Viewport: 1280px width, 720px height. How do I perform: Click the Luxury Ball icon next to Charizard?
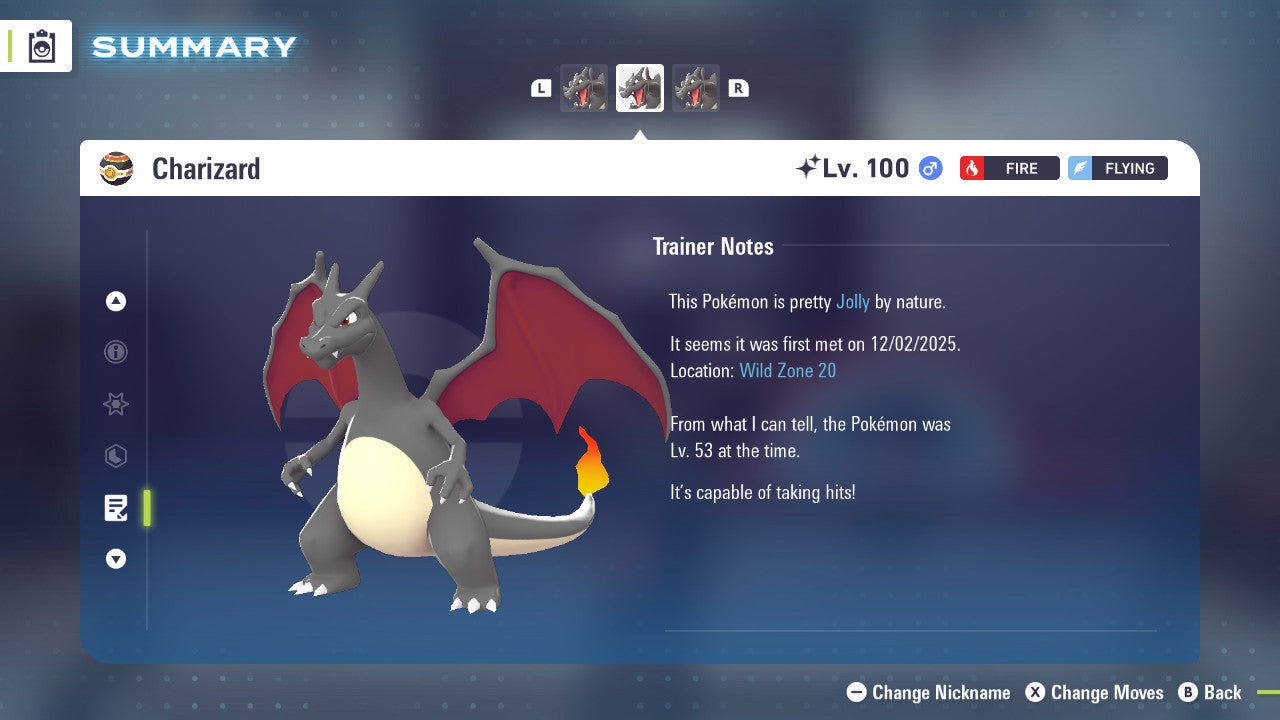117,168
